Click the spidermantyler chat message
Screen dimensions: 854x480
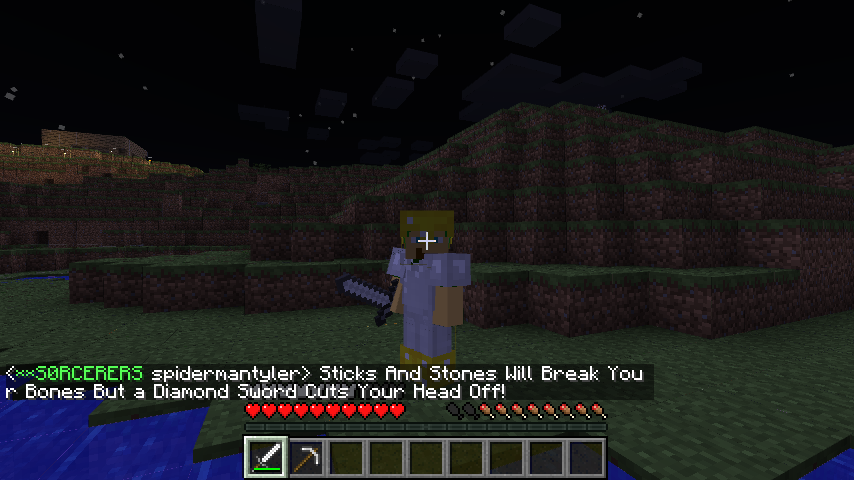(325, 382)
